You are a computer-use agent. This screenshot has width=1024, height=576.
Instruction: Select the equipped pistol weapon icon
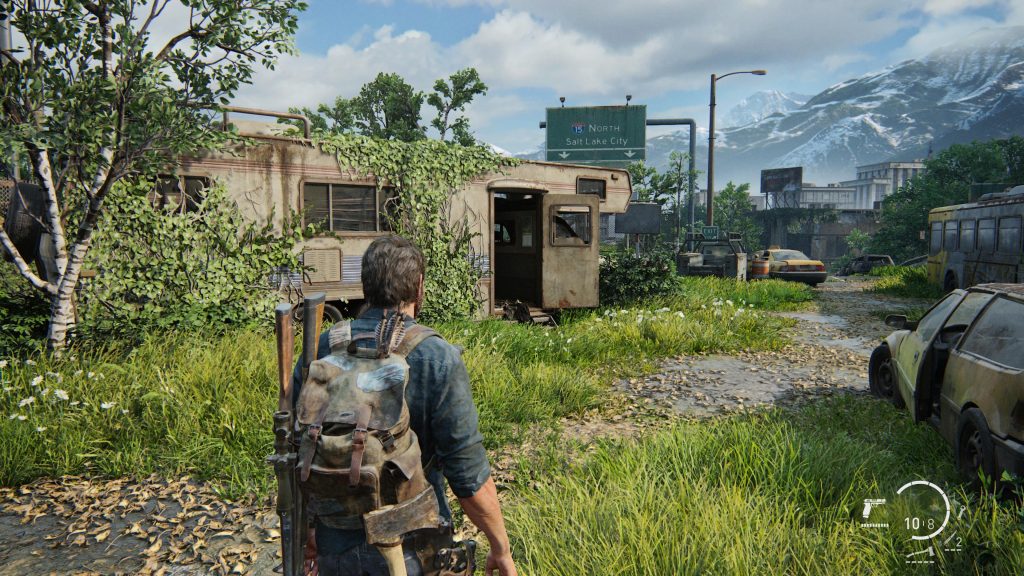875,509
